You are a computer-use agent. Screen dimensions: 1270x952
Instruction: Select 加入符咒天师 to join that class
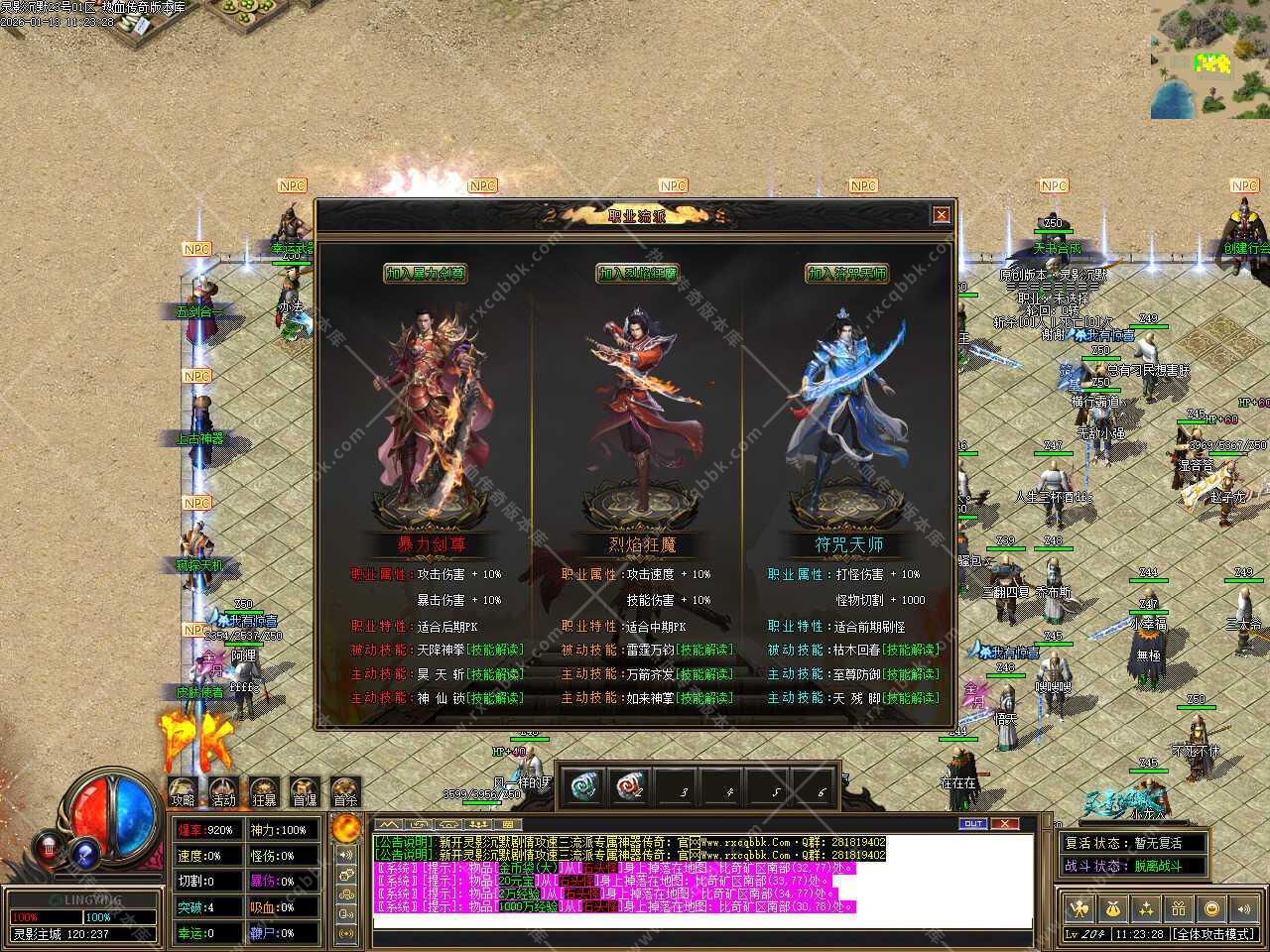(x=846, y=274)
